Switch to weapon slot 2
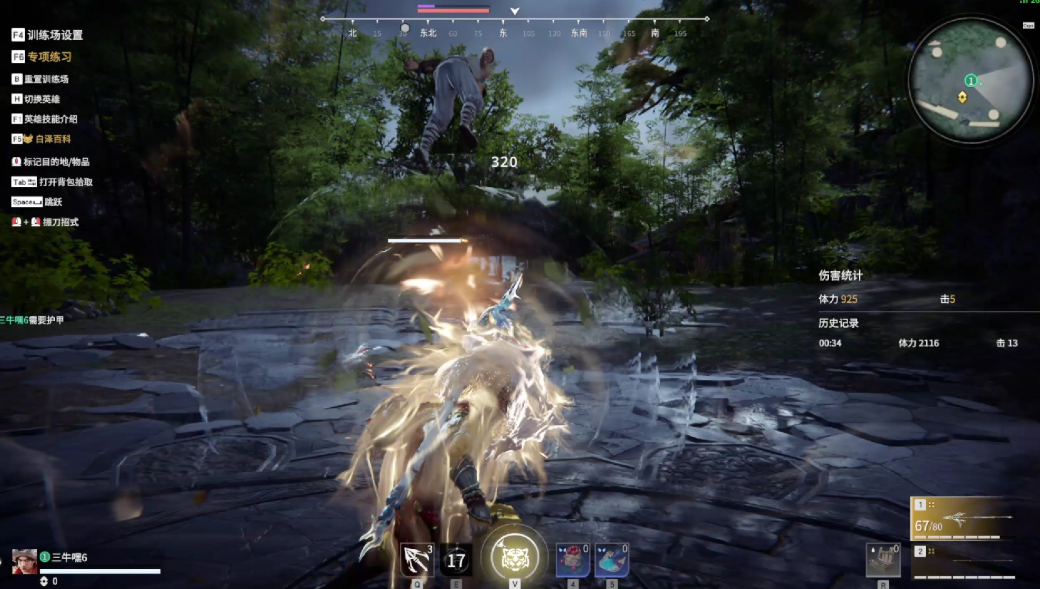 coord(962,562)
